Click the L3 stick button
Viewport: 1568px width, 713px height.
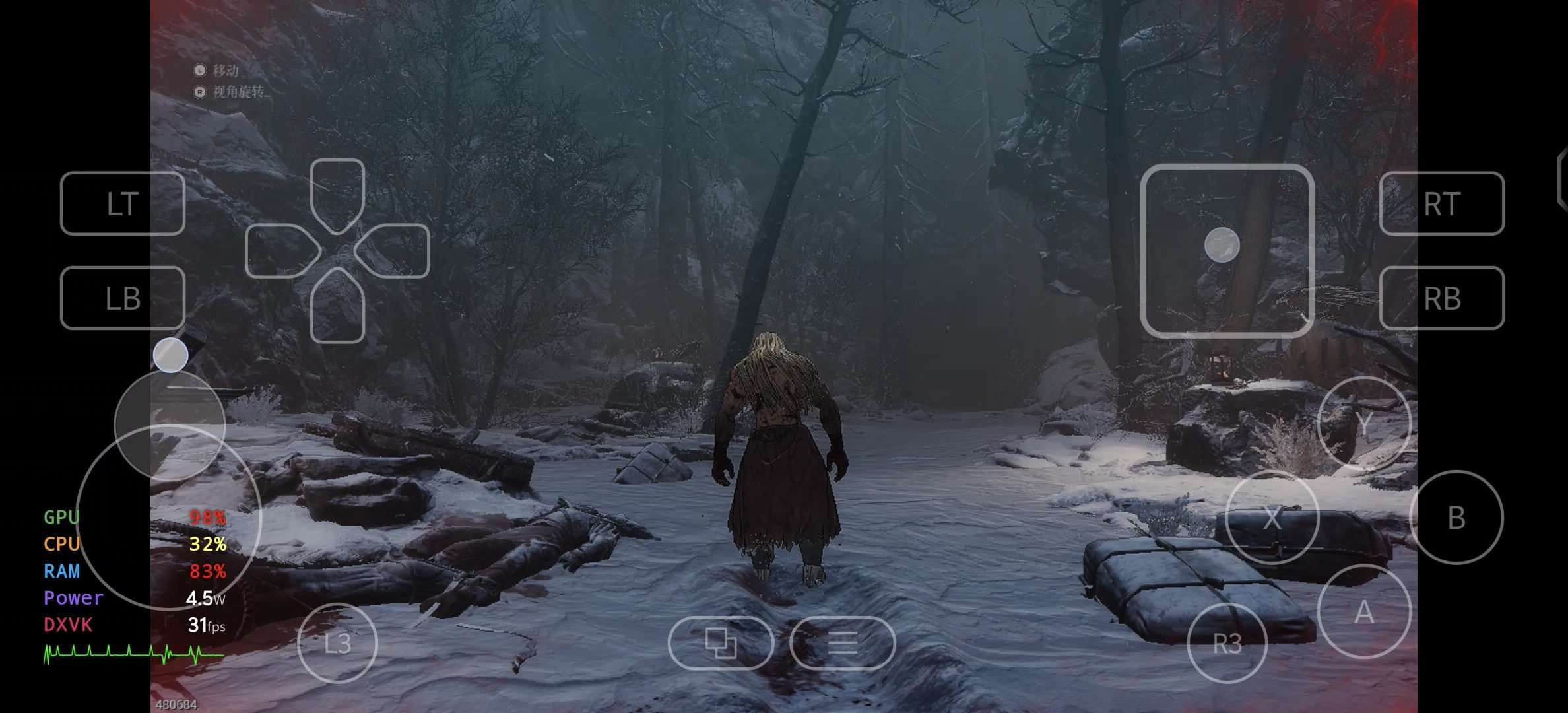click(337, 642)
